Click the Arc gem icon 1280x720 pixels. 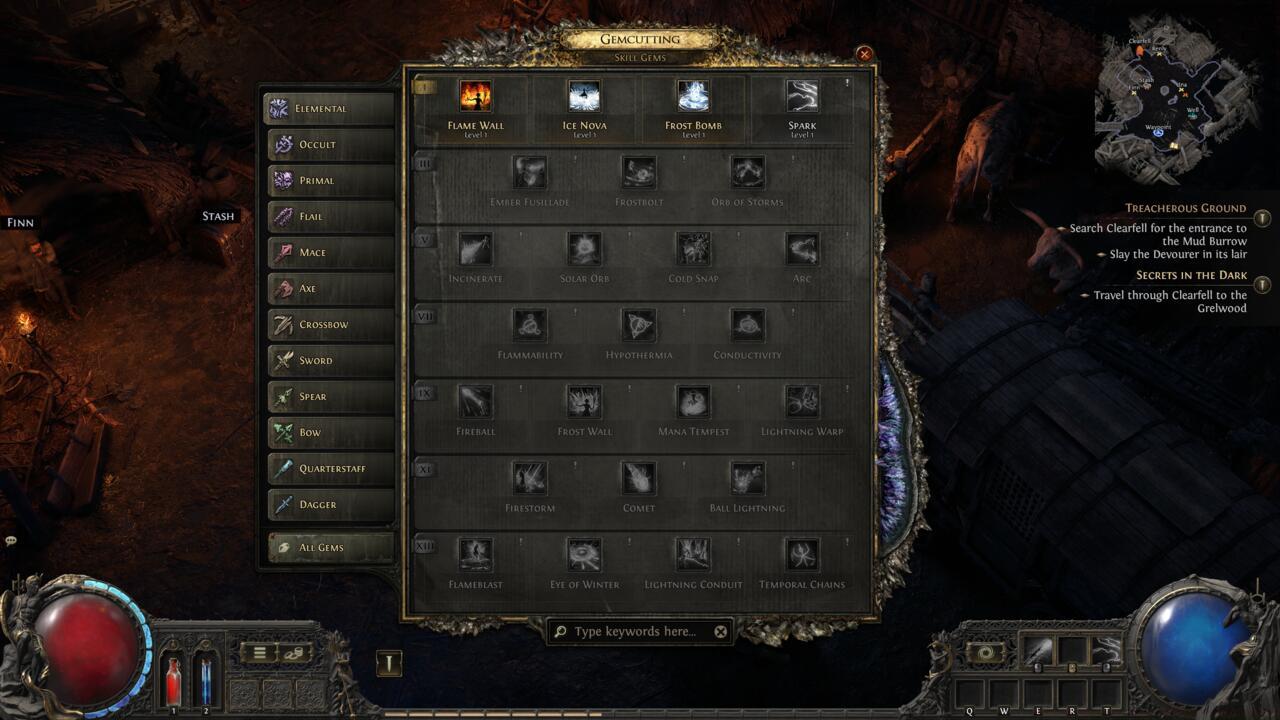click(800, 248)
